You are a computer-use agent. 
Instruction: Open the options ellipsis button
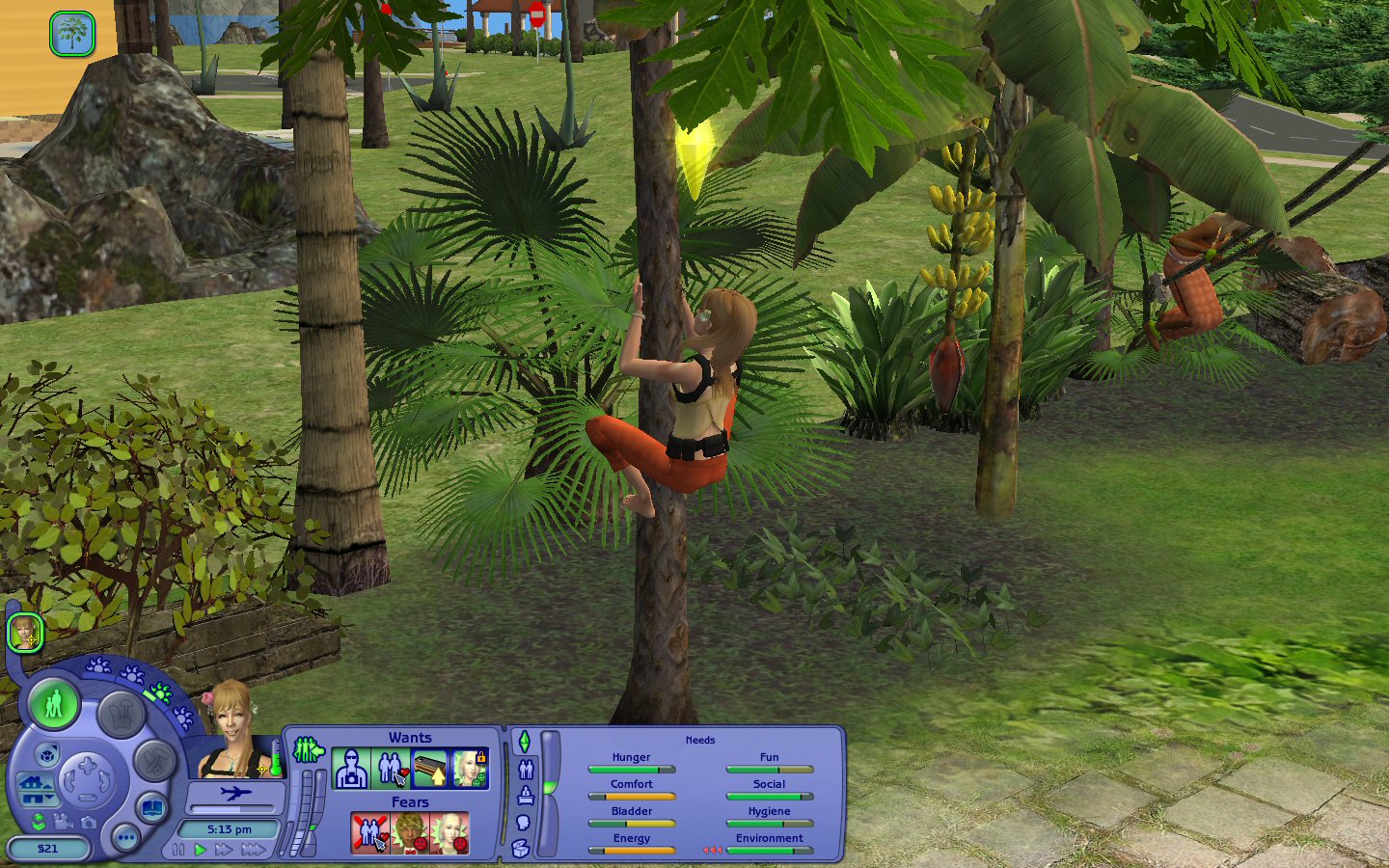click(x=125, y=837)
